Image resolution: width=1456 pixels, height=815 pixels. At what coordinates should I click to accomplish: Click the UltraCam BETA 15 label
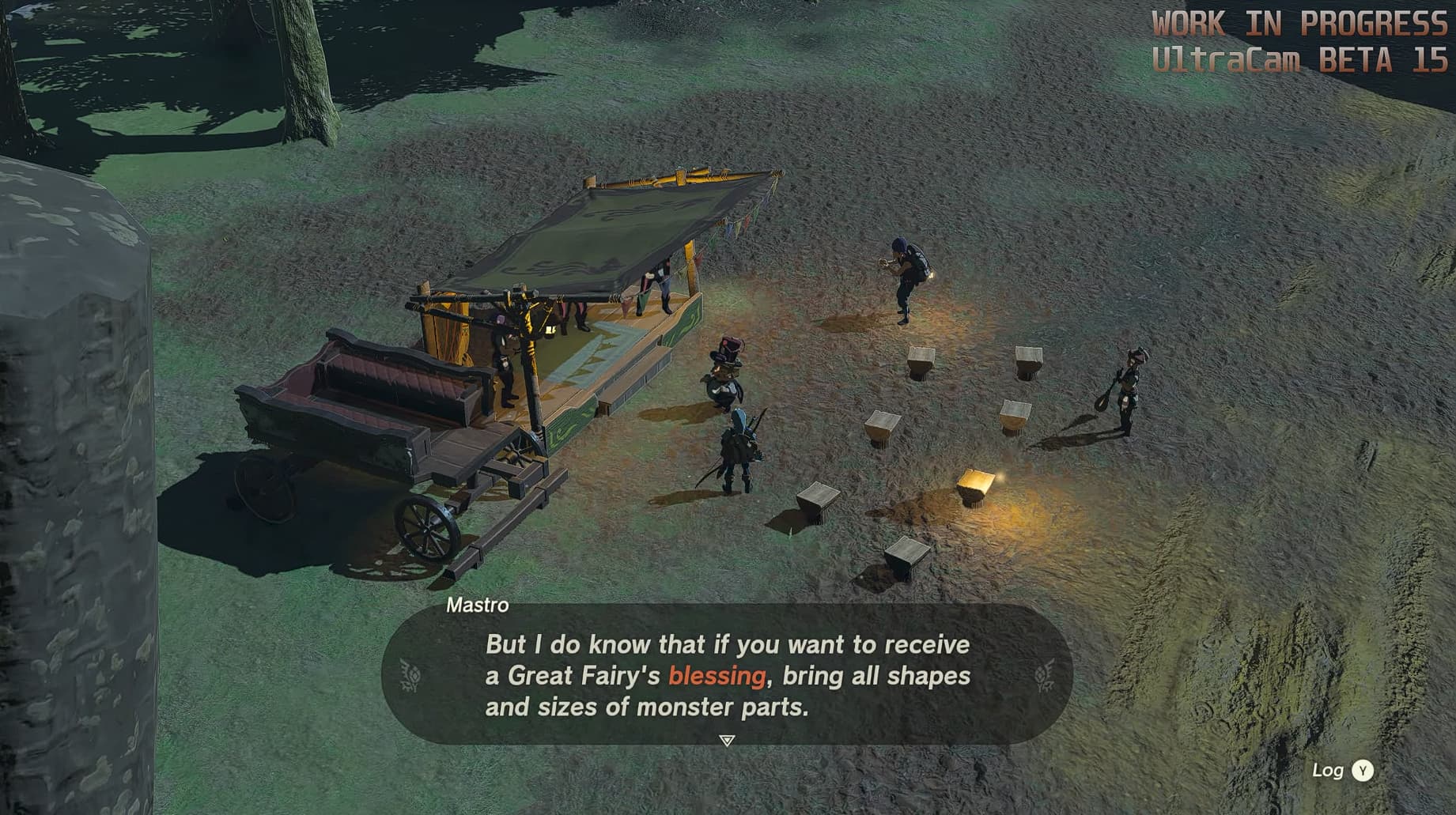(x=1303, y=56)
